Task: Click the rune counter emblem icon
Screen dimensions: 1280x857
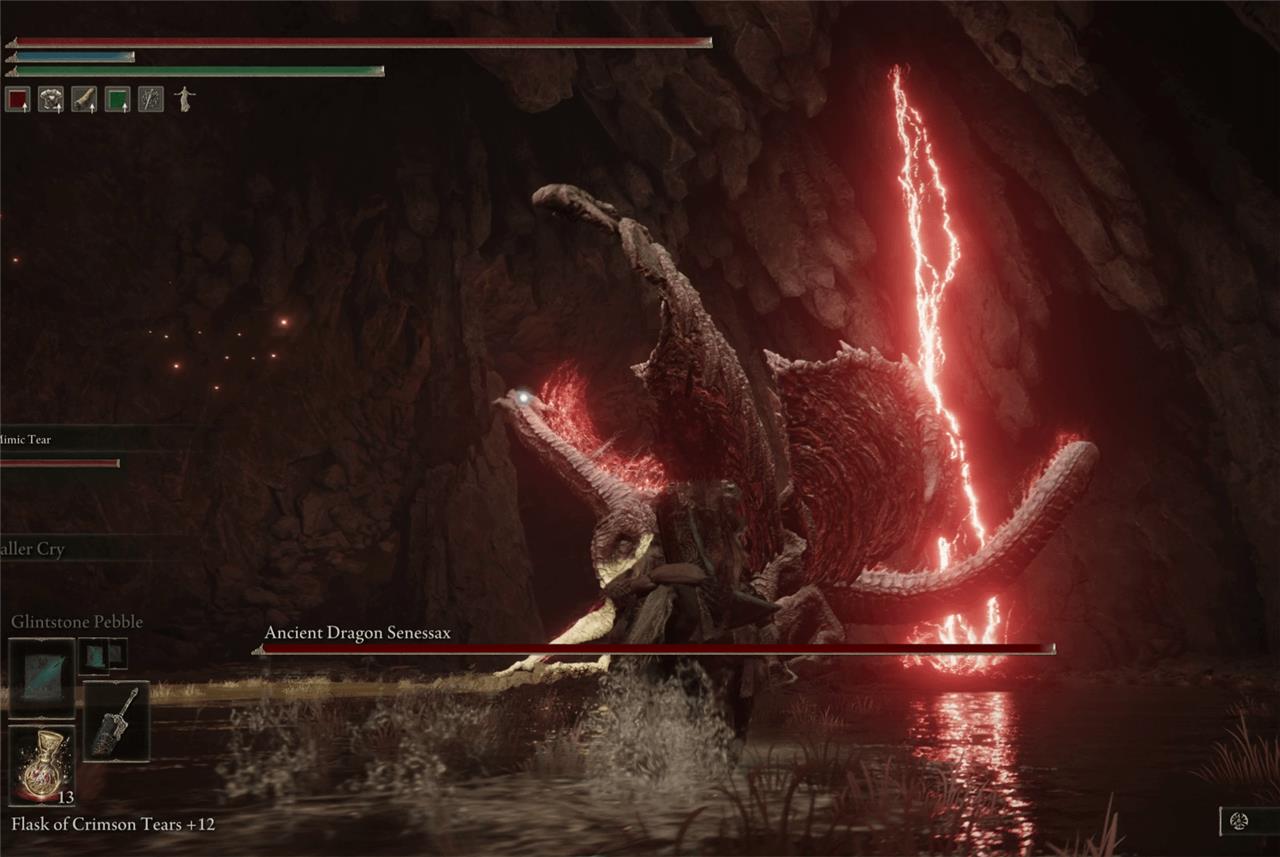Action: click(1238, 822)
